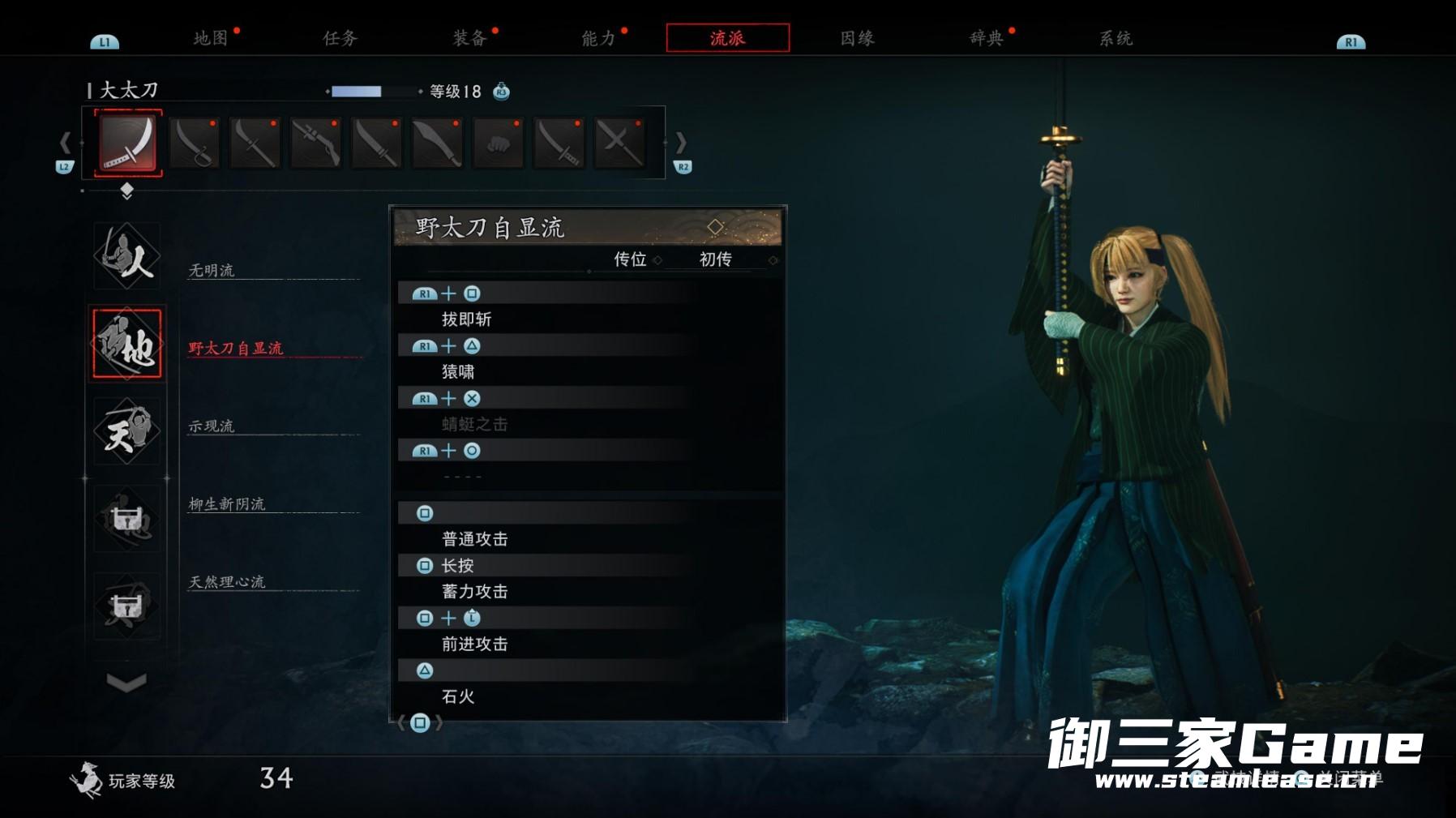Open the 因缘 (Bonds) tab
Screen dimensions: 1456x818
(x=857, y=38)
